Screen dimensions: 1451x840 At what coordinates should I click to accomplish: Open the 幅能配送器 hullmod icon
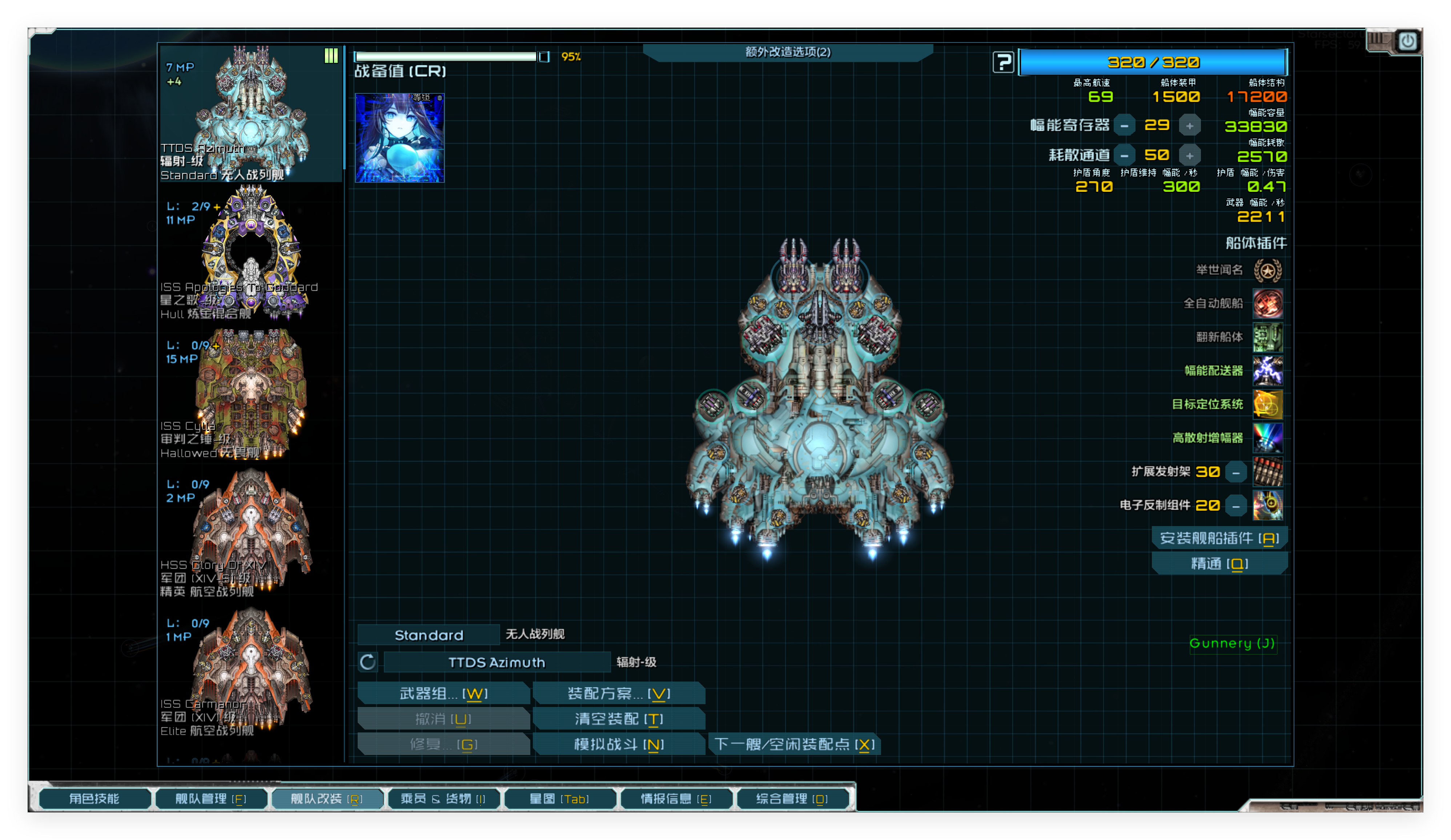click(x=1269, y=371)
